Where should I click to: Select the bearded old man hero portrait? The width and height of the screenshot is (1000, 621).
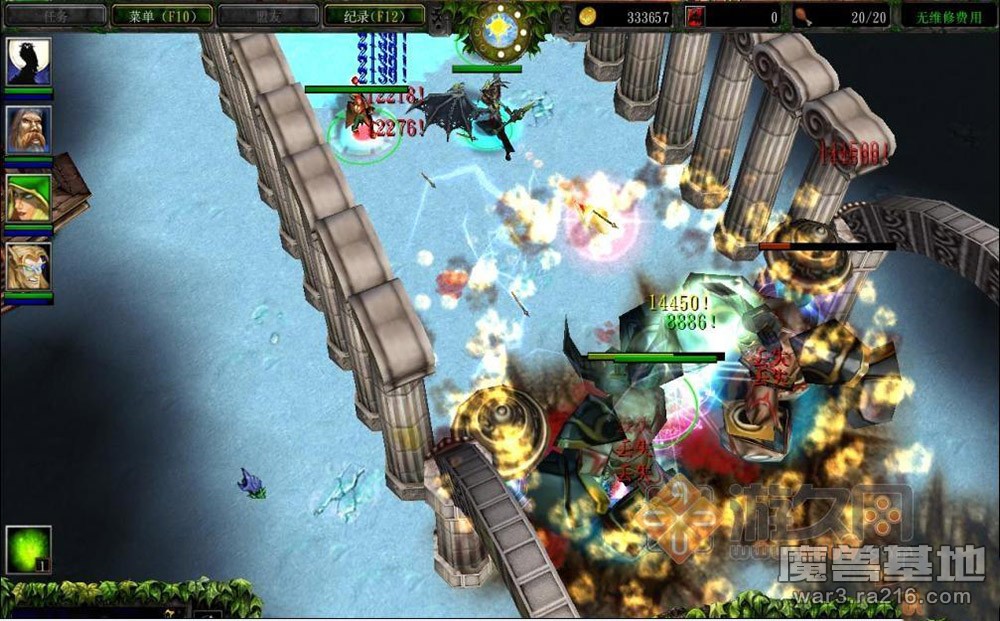click(x=28, y=130)
